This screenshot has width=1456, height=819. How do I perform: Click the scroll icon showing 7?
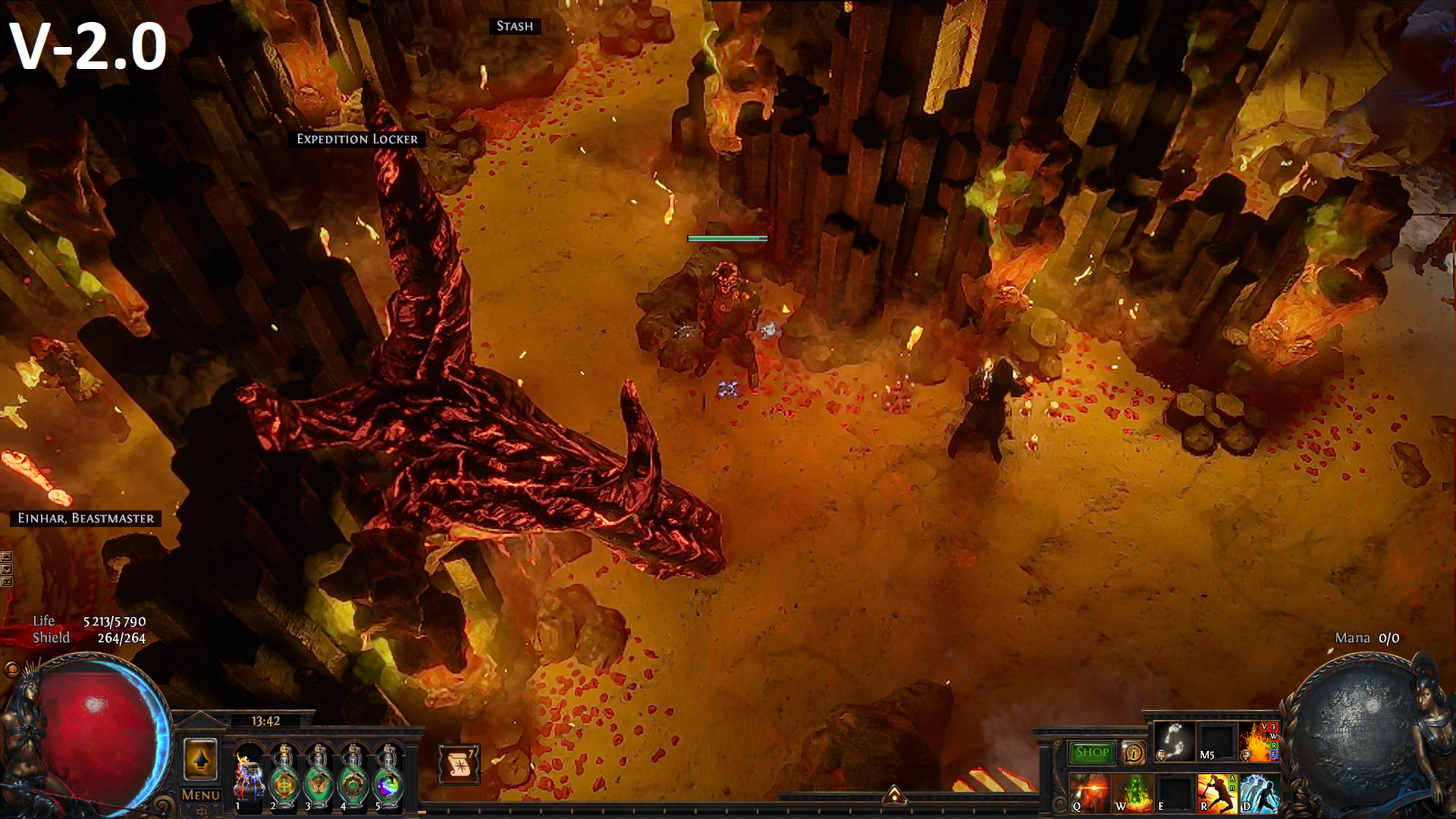point(458,764)
